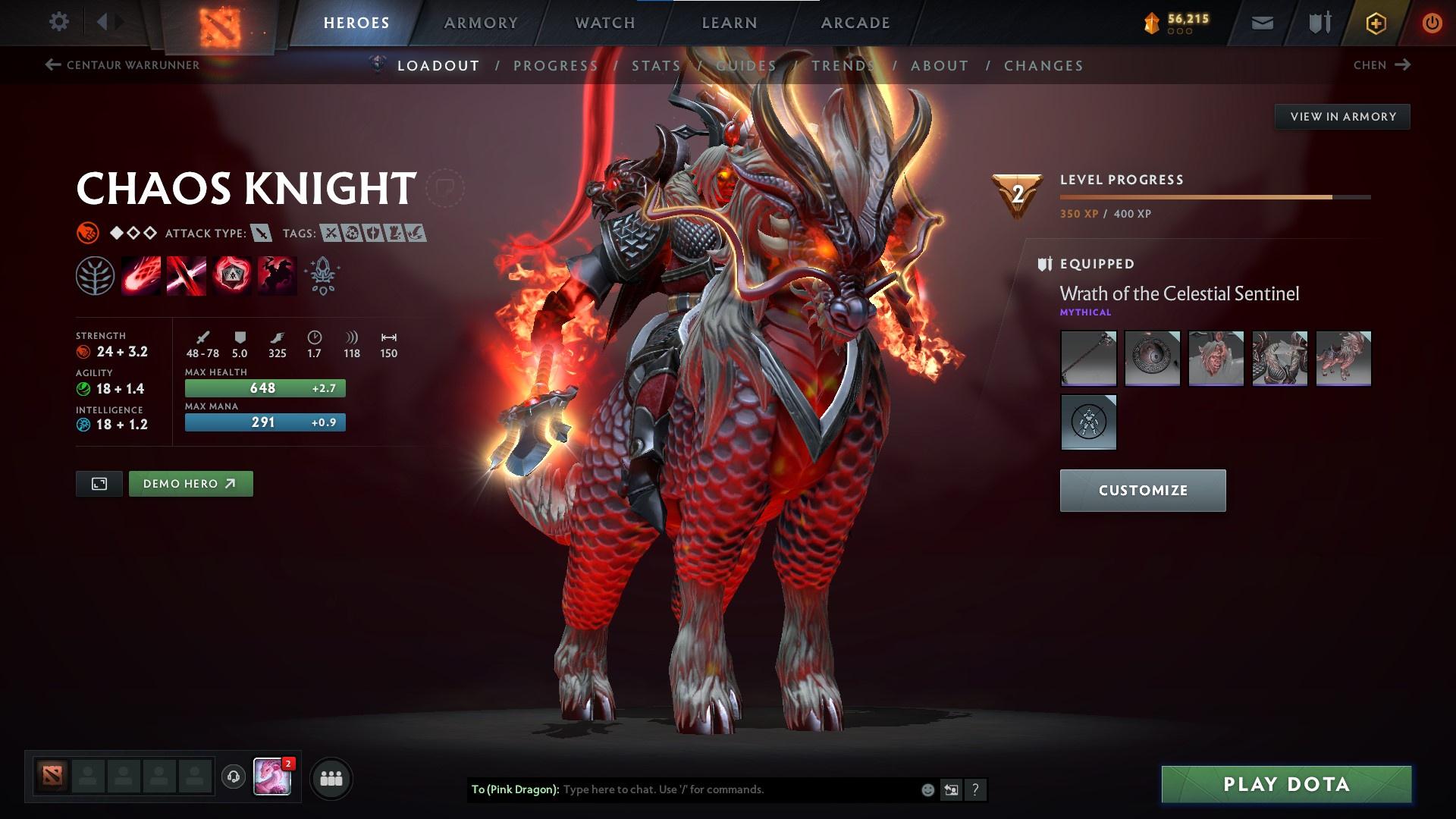Image resolution: width=1456 pixels, height=819 pixels.
Task: Click the Aghanim's Scepter upgrade icon
Action: (322, 275)
